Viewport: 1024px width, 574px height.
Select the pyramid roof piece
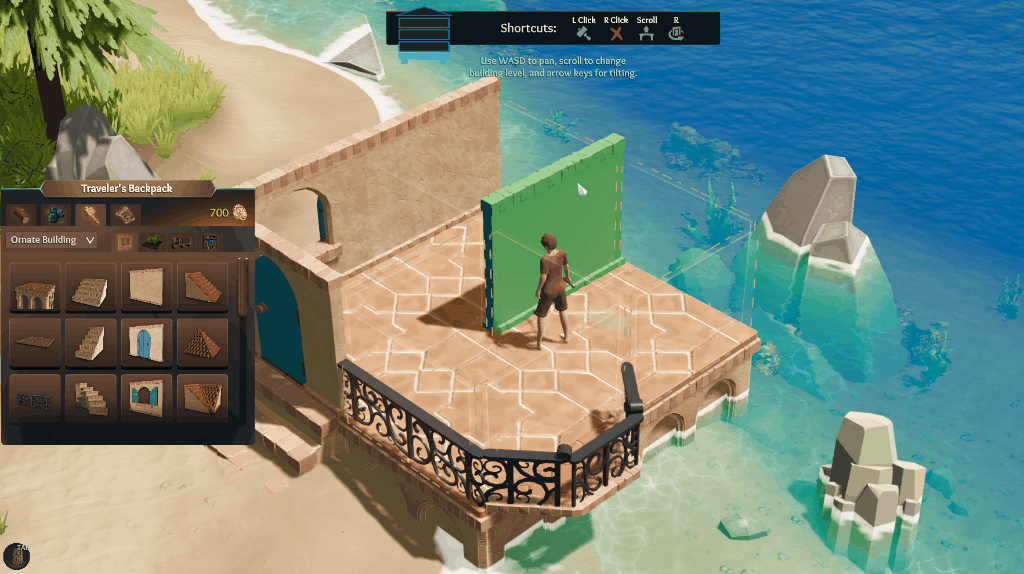202,343
